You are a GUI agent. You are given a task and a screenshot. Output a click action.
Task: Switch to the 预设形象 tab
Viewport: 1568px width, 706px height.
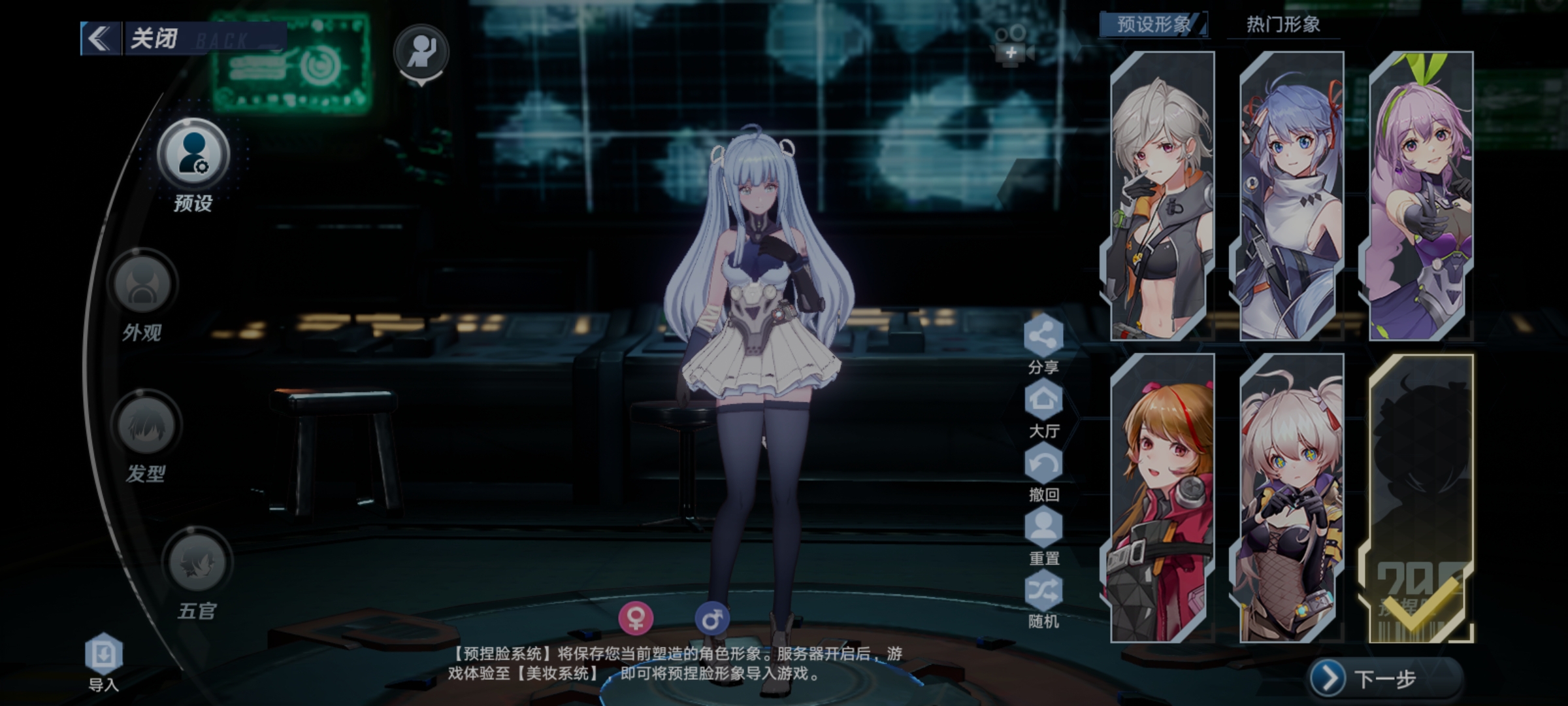click(1153, 25)
